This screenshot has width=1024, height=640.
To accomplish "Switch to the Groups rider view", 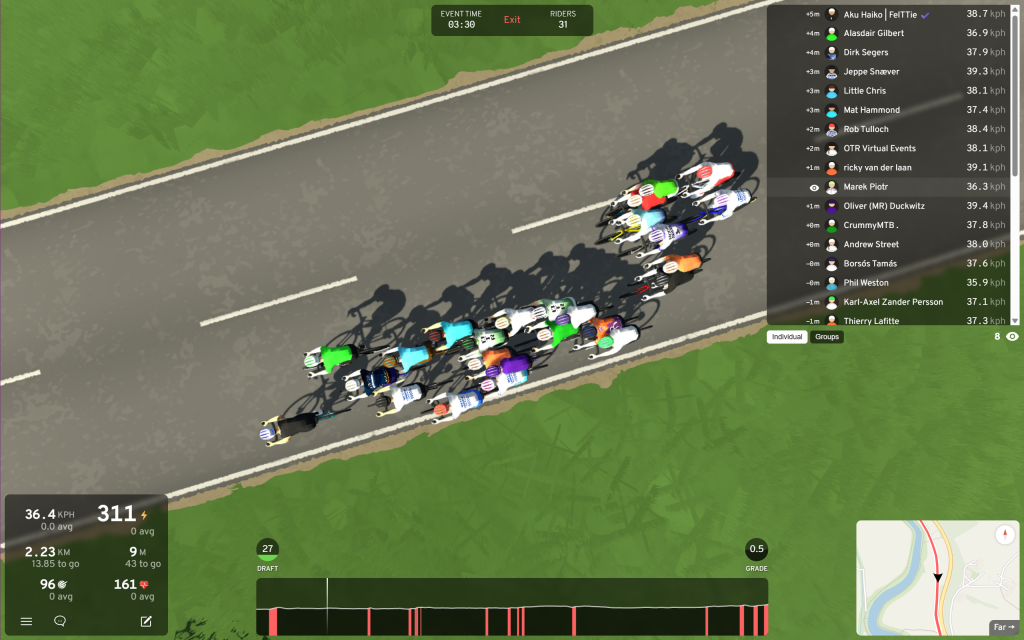I will point(827,337).
